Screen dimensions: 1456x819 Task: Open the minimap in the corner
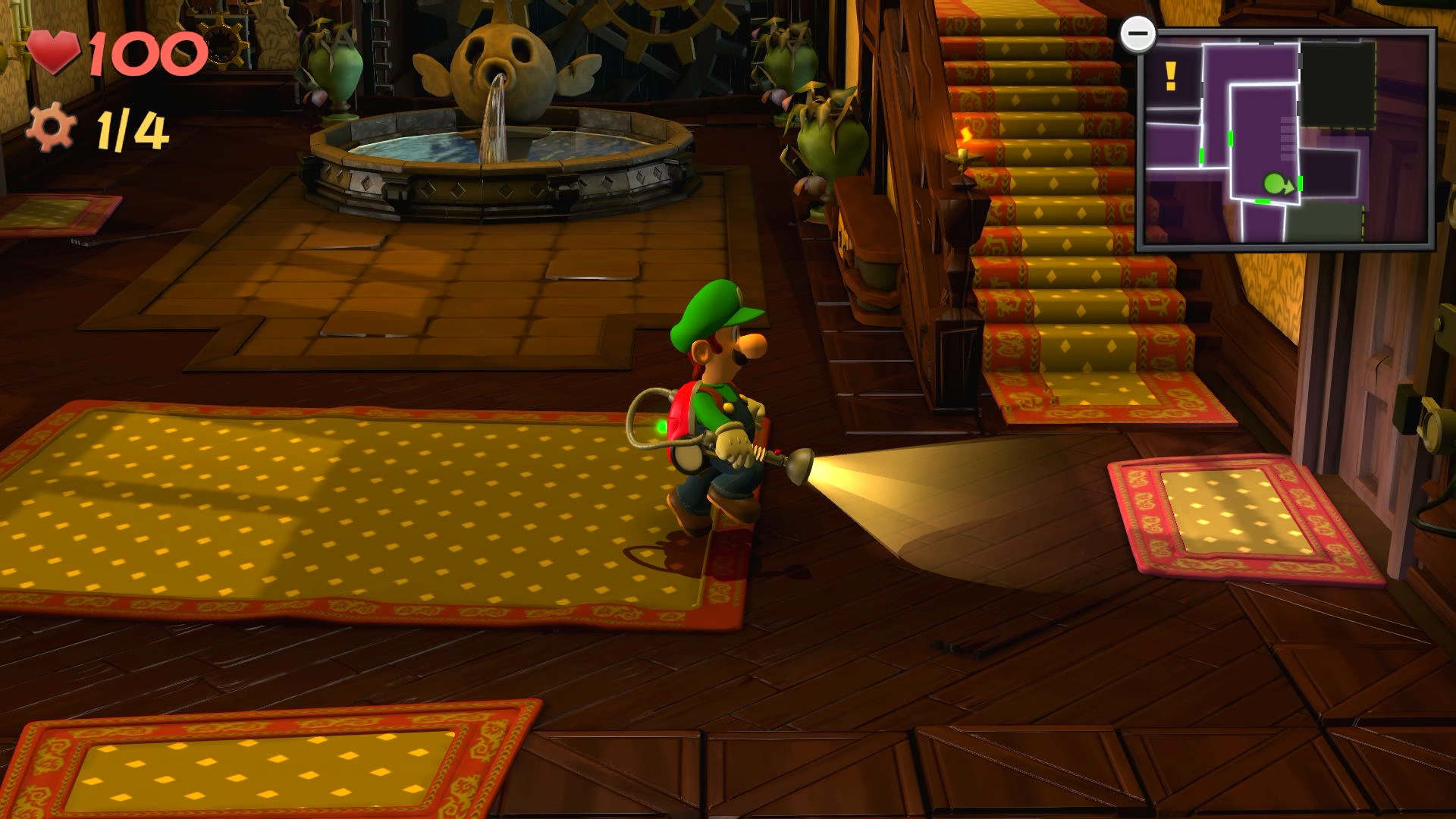click(1285, 140)
